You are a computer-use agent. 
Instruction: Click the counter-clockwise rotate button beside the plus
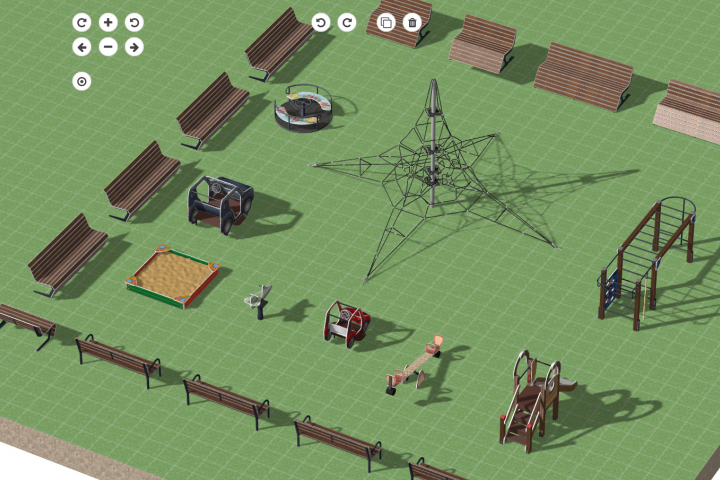[x=134, y=22]
